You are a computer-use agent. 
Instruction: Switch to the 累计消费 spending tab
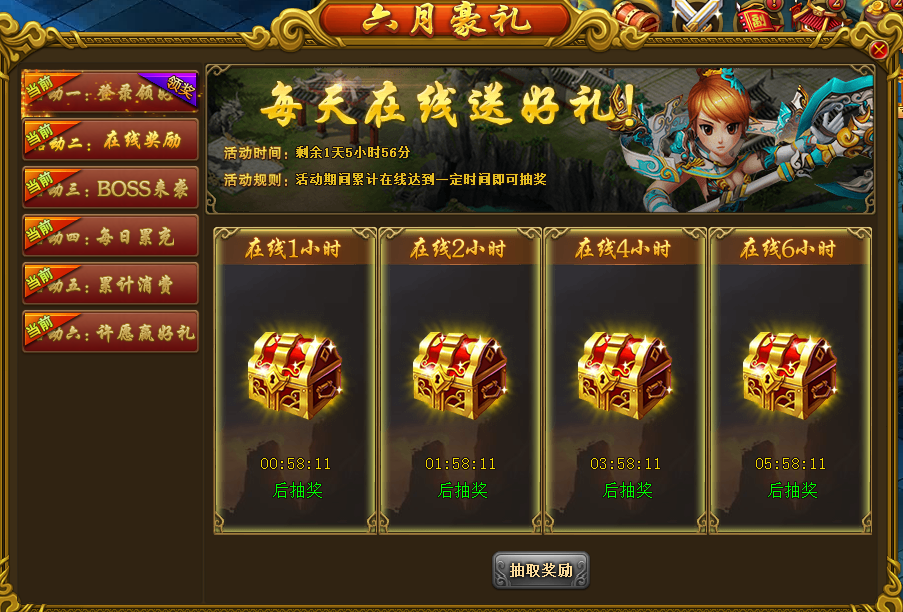(x=111, y=284)
